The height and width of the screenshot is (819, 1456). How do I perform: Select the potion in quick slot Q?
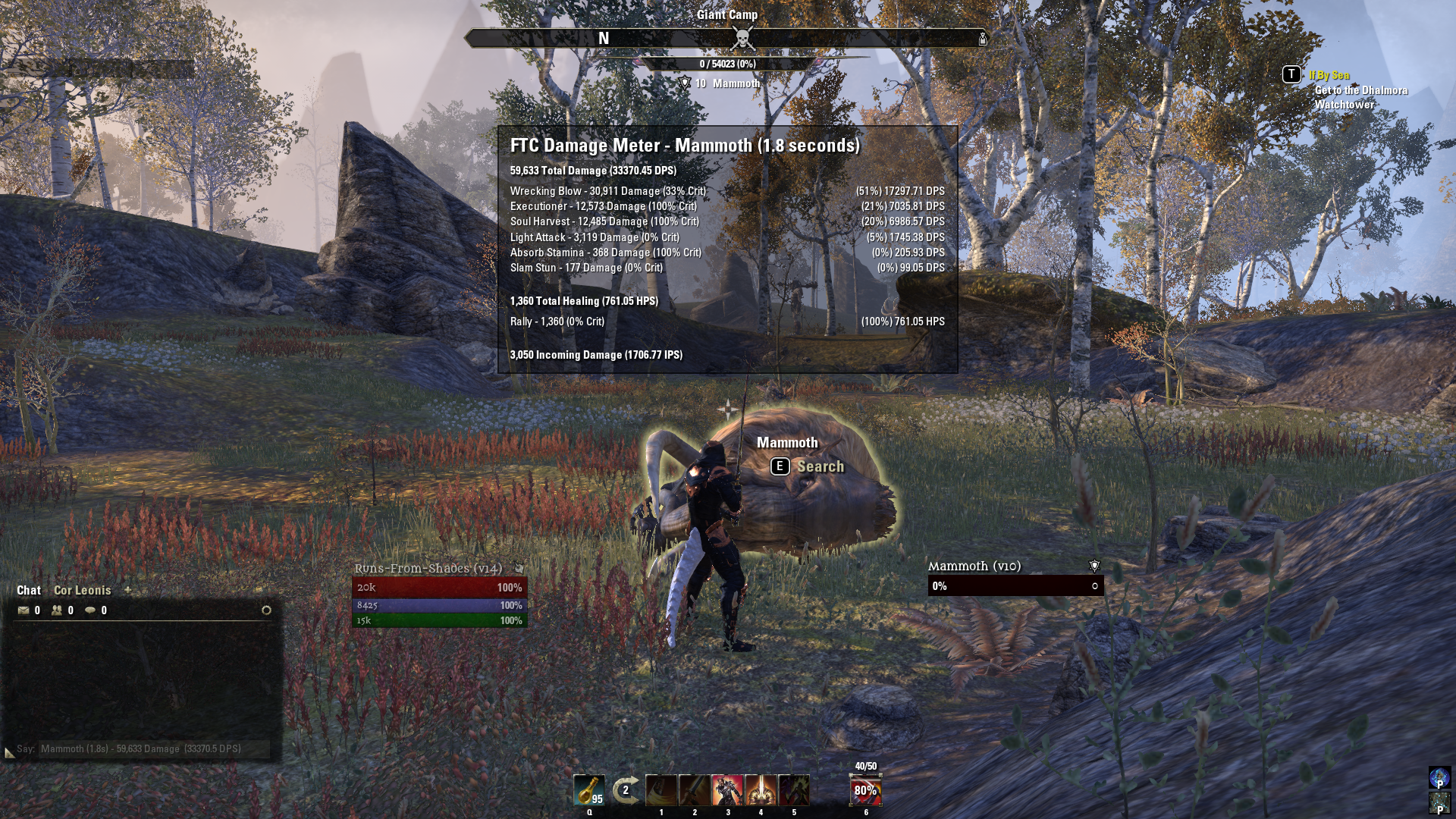[x=590, y=789]
